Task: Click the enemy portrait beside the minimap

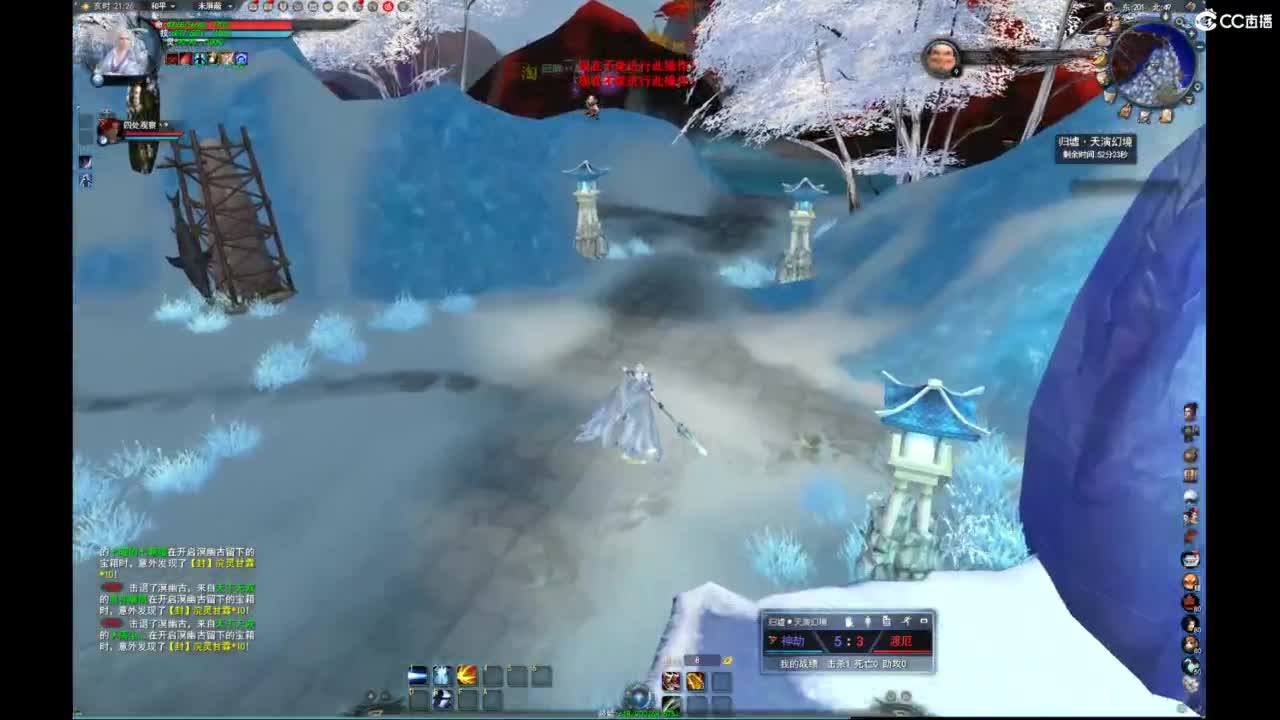Action: pos(941,60)
